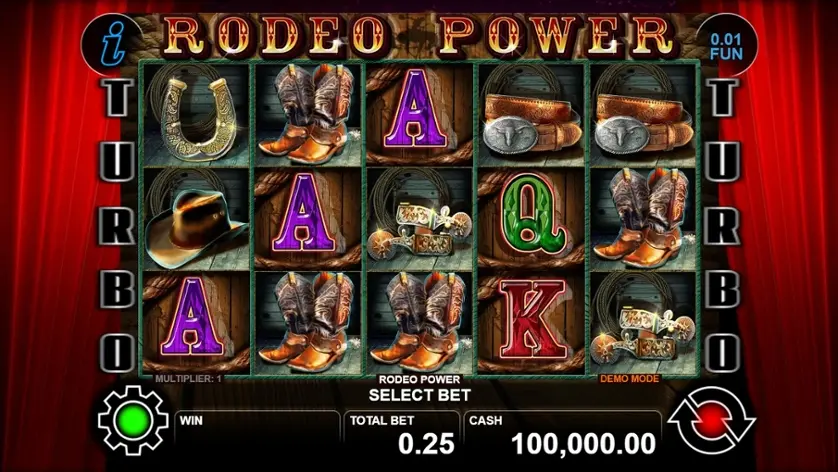Select the Total Bet 0.25 field
The height and width of the screenshot is (472, 838).
point(402,433)
